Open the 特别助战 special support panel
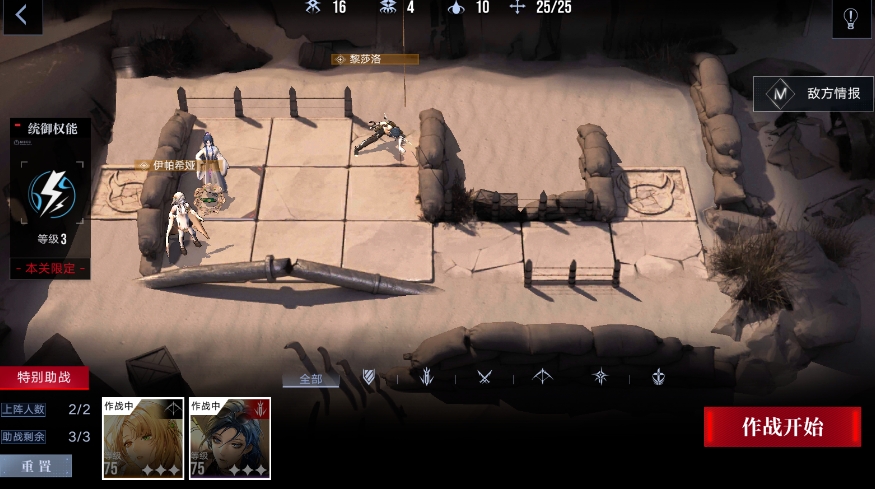This screenshot has width=875, height=489. (x=44, y=378)
